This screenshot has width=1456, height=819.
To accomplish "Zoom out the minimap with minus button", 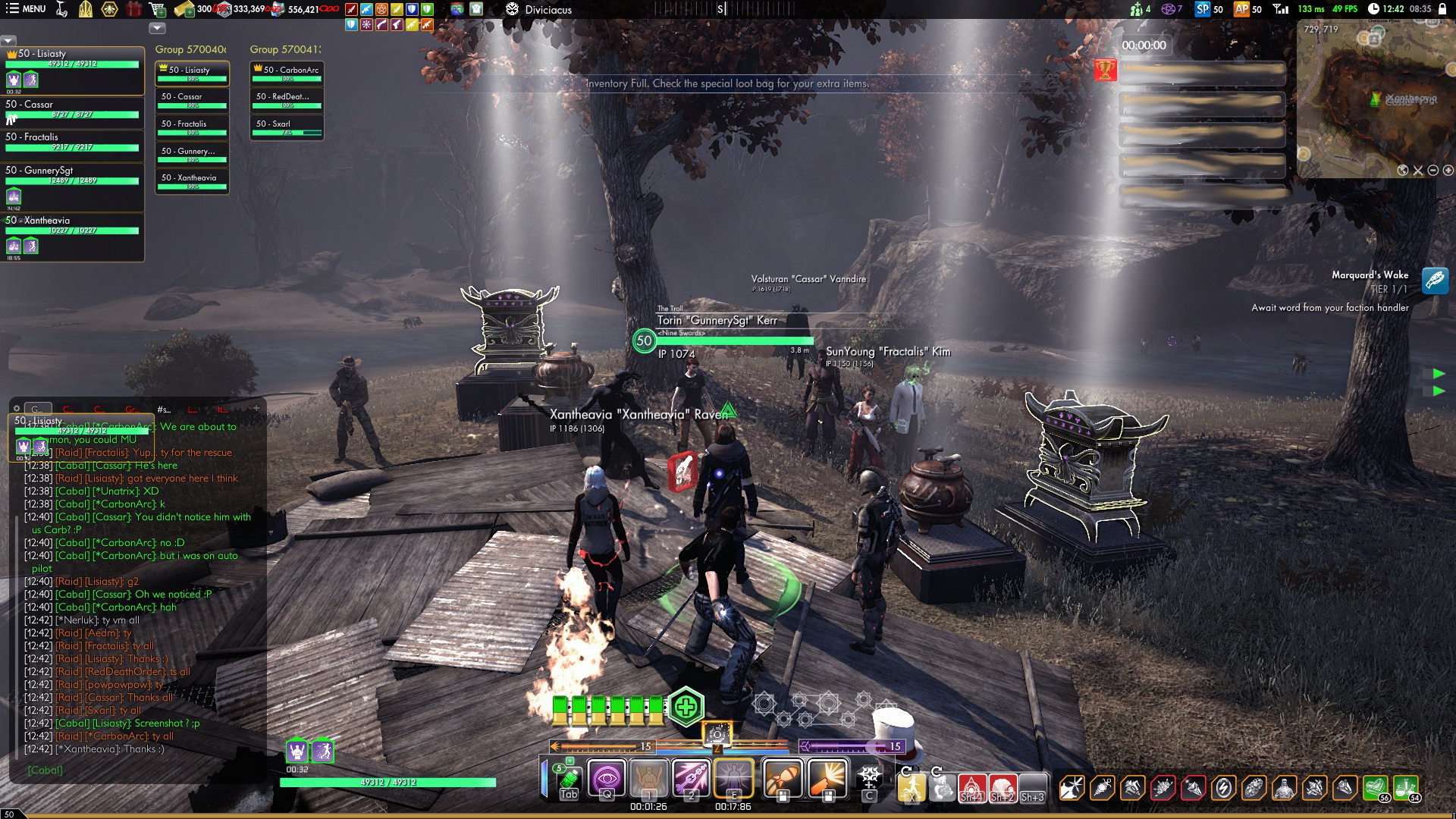I will point(1433,171).
